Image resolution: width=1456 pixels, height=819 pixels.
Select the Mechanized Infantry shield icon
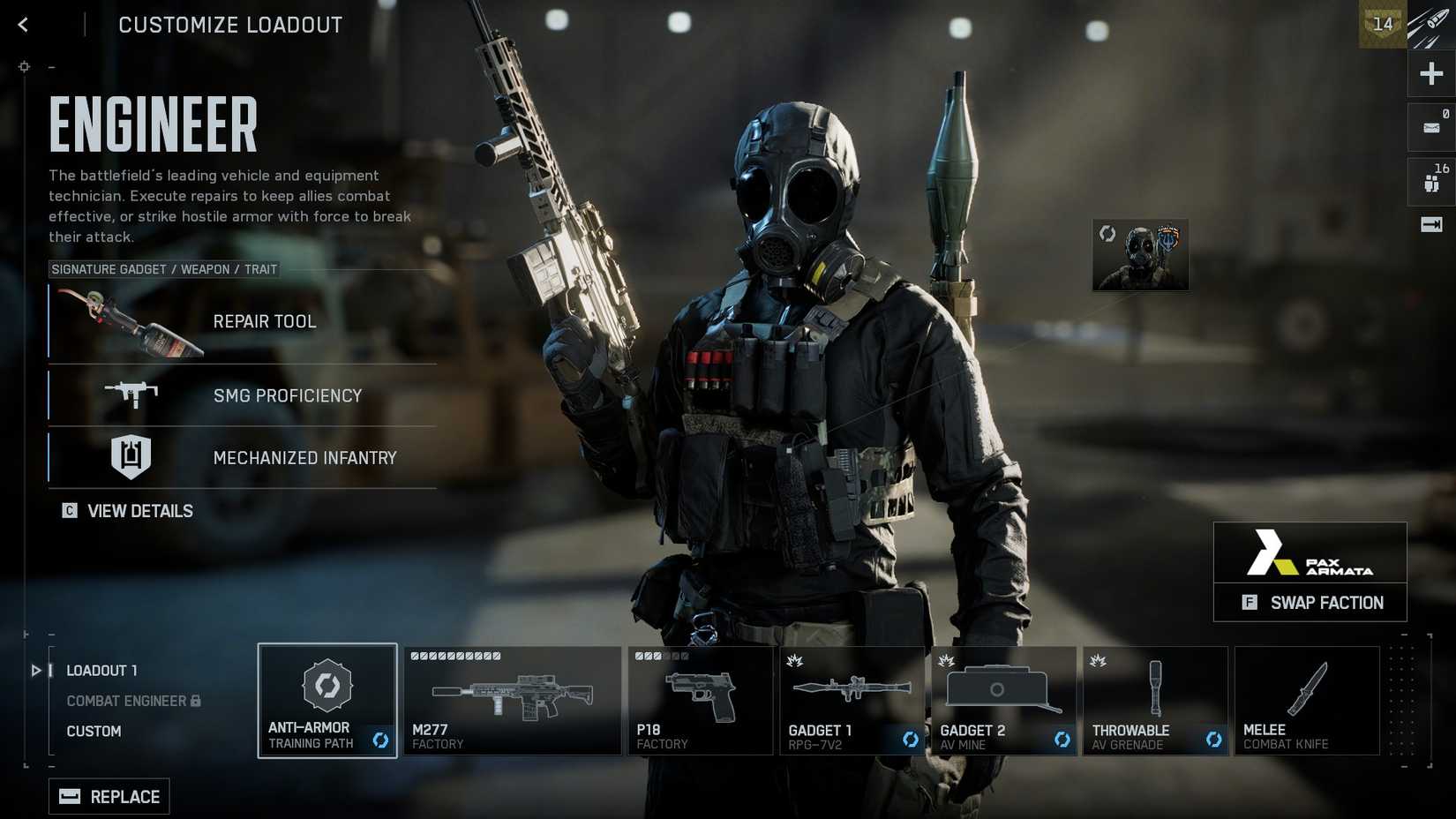click(130, 457)
